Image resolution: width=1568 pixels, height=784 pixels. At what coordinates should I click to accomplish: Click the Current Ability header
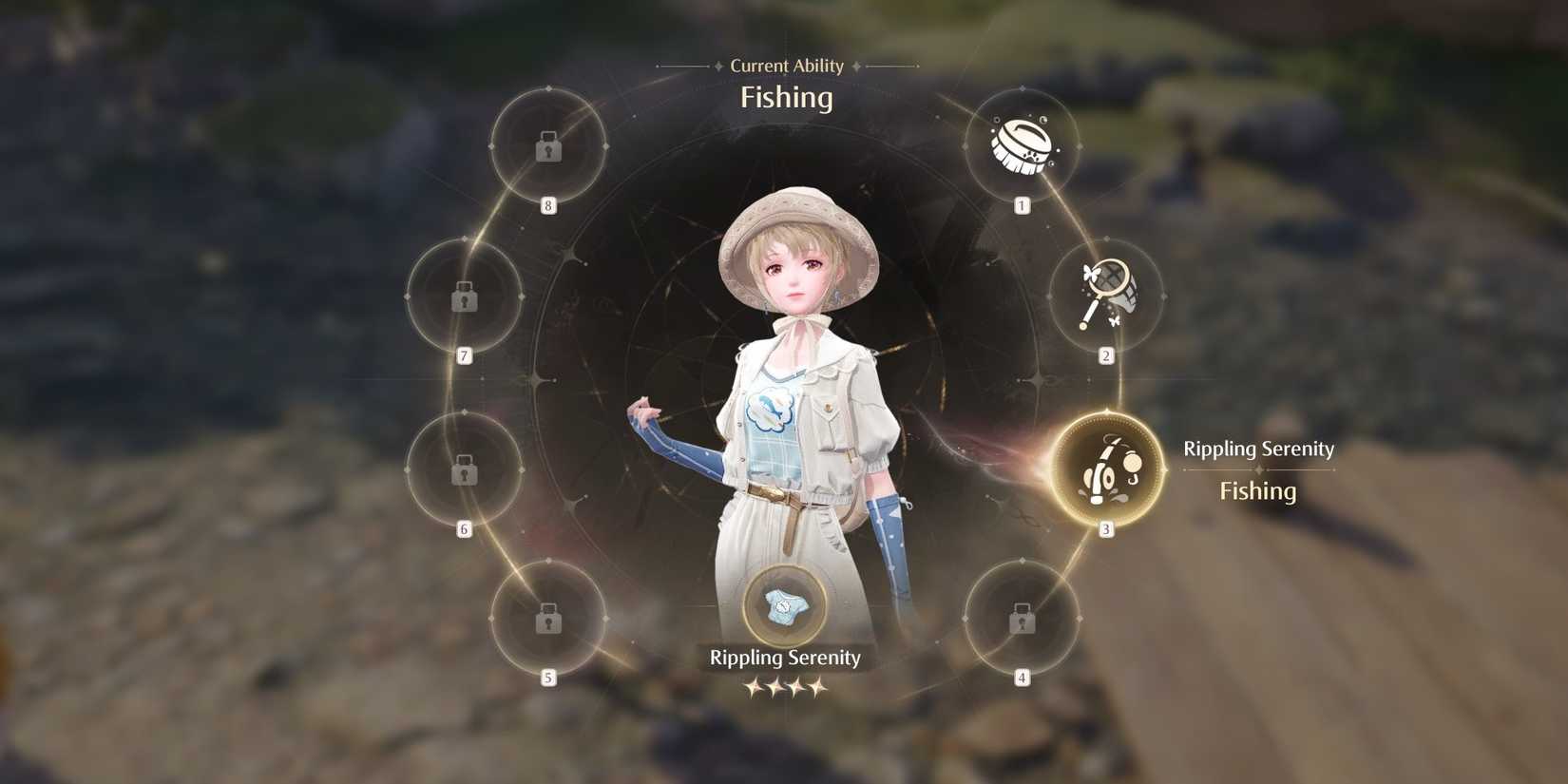pyautogui.click(x=786, y=65)
